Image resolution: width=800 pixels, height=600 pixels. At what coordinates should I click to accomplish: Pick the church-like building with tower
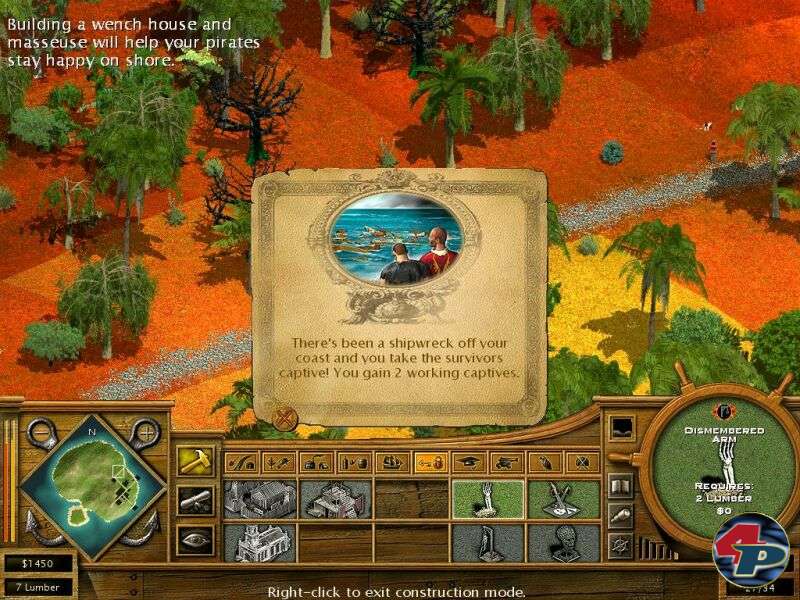point(259,542)
